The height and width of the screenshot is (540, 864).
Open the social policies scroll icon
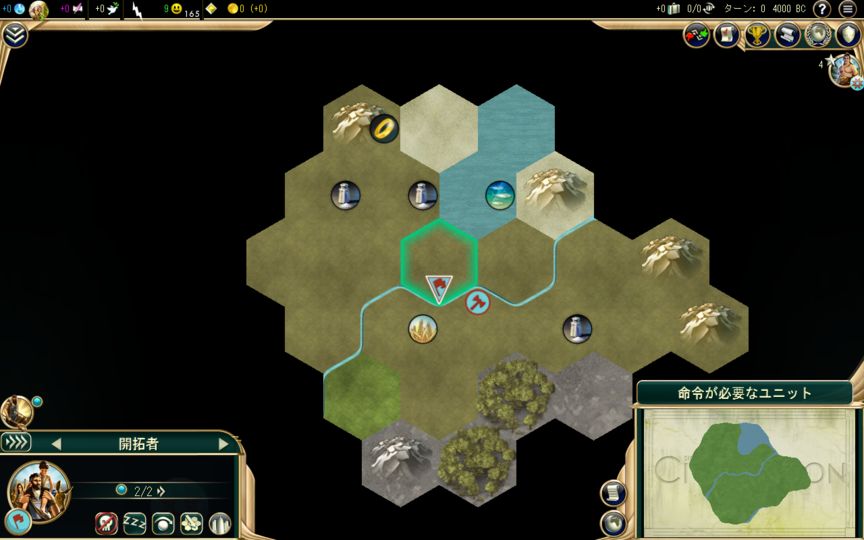tap(788, 36)
